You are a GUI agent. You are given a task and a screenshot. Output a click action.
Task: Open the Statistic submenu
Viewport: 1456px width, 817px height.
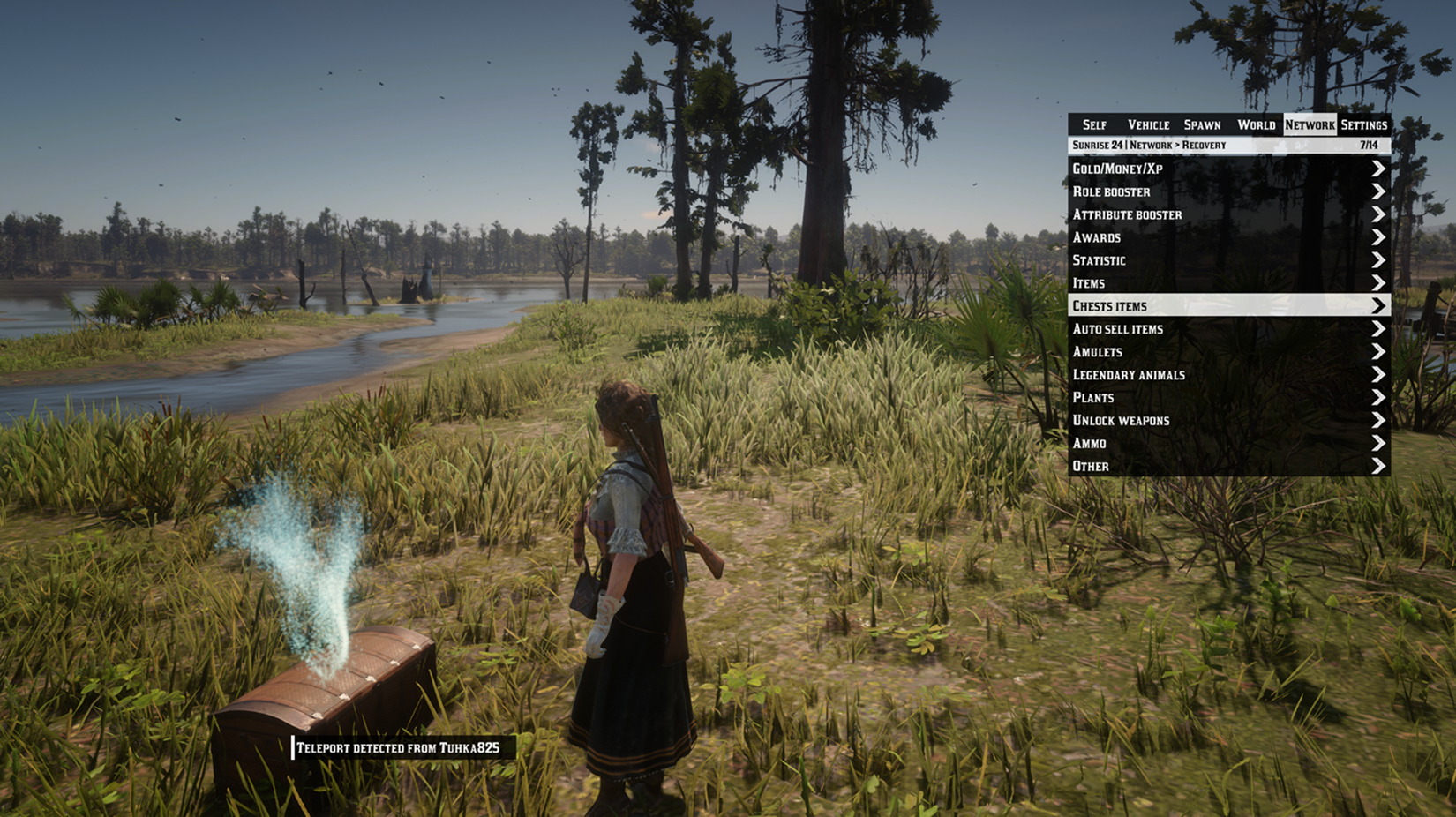point(1228,260)
